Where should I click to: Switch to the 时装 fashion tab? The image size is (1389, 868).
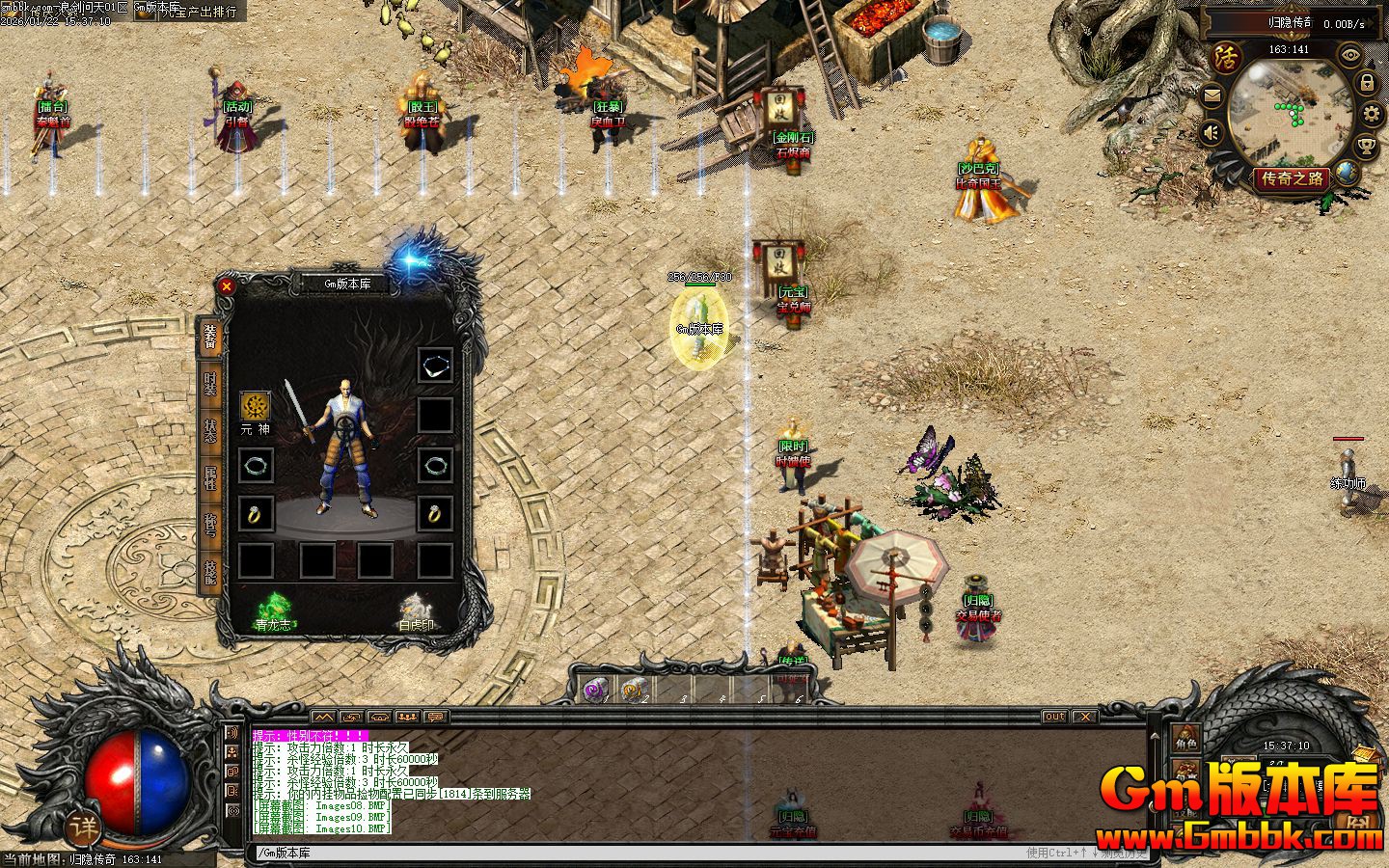point(209,383)
